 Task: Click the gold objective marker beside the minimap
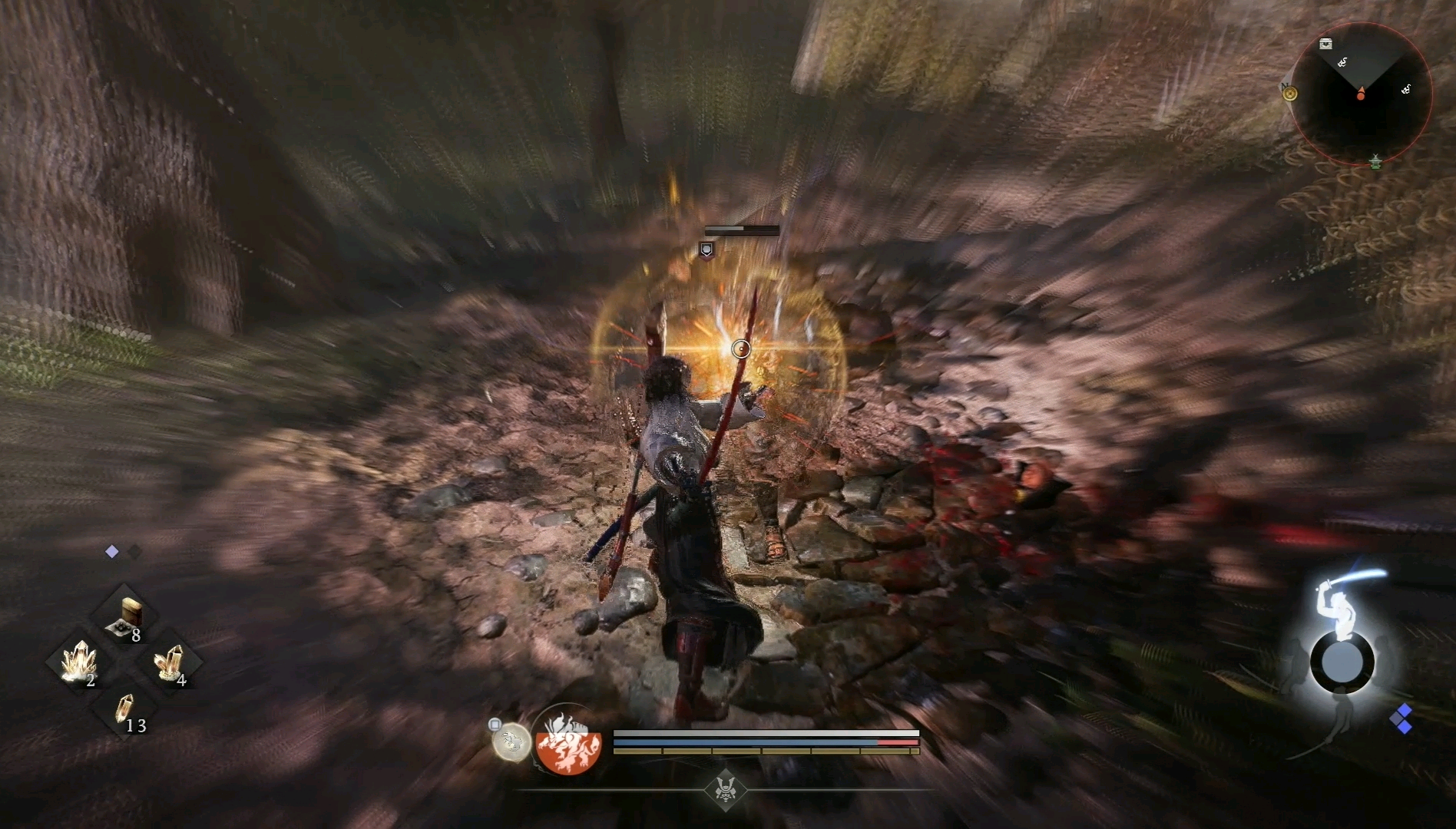[1289, 94]
